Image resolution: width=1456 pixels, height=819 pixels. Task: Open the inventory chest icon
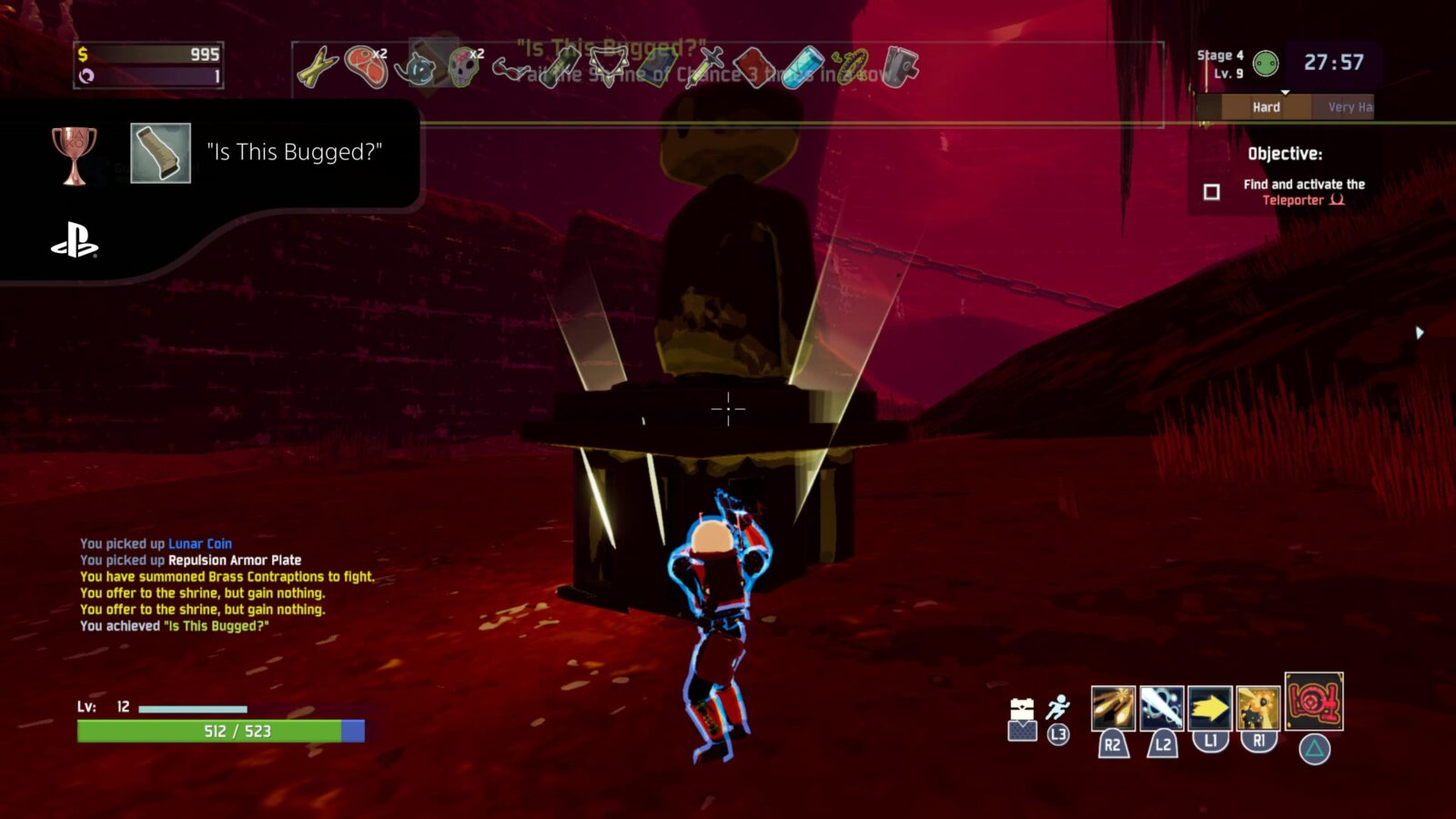pos(1023,720)
